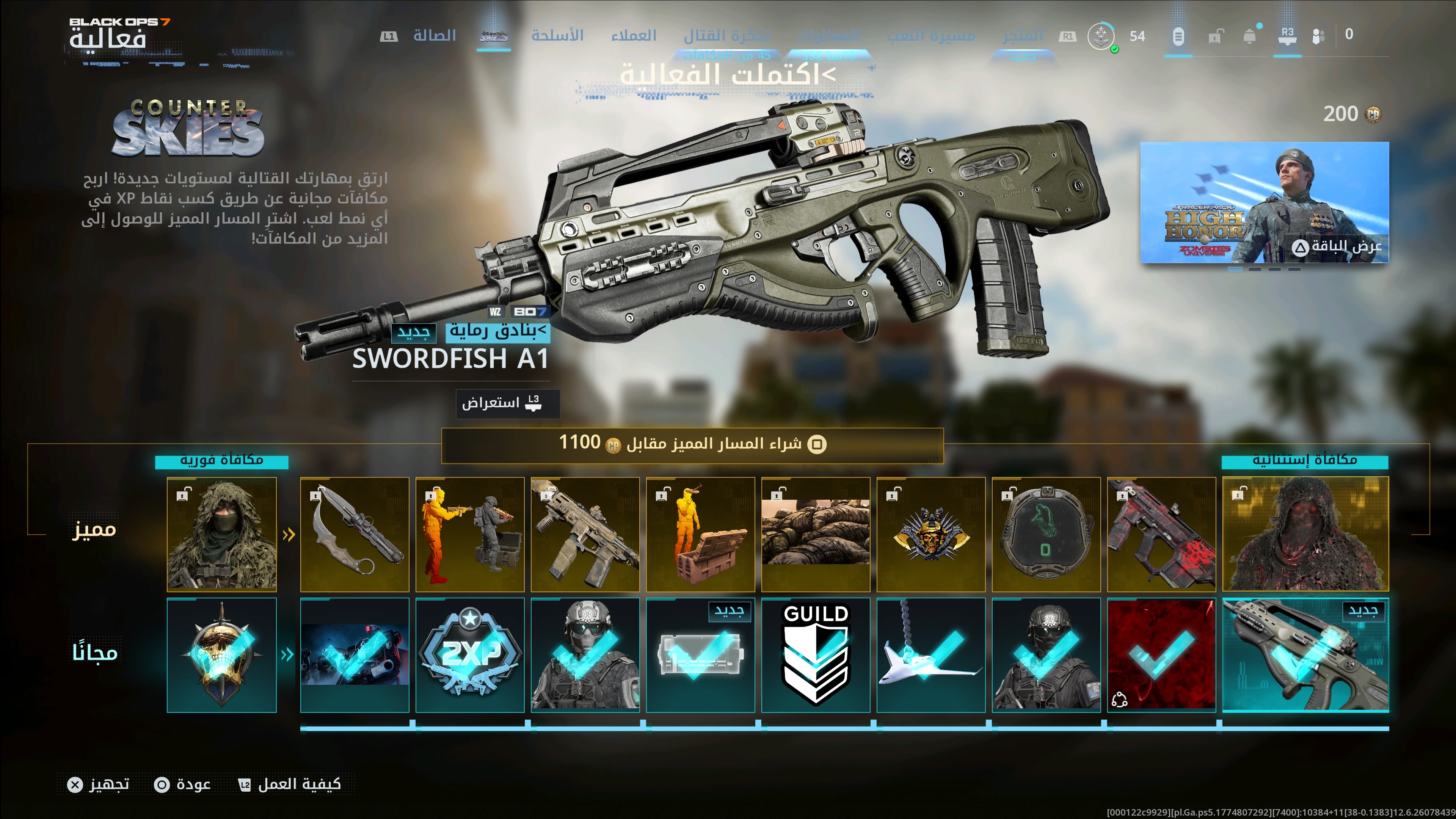Viewport: 1456px width, 819px height.
Task: Open the مسيرة اللعب career tab
Action: tap(931, 36)
